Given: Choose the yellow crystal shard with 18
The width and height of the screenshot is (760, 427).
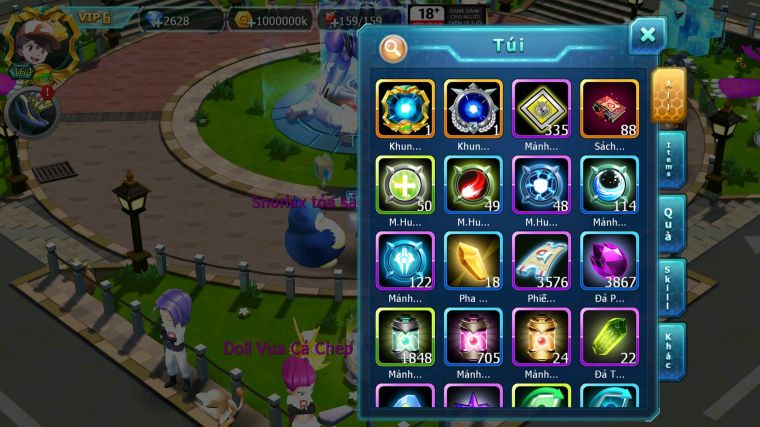Looking at the screenshot, I should [x=473, y=260].
